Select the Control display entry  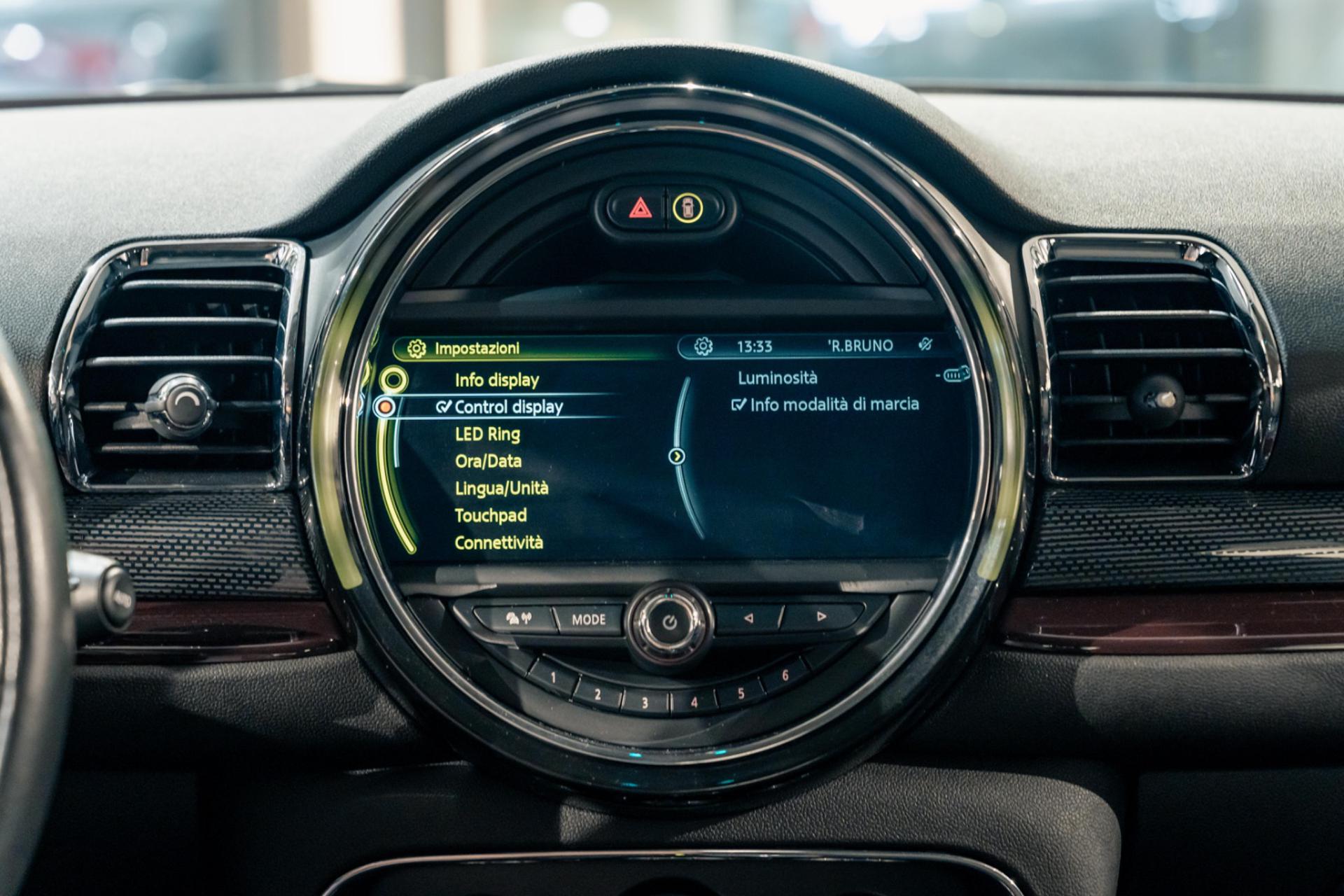(508, 407)
